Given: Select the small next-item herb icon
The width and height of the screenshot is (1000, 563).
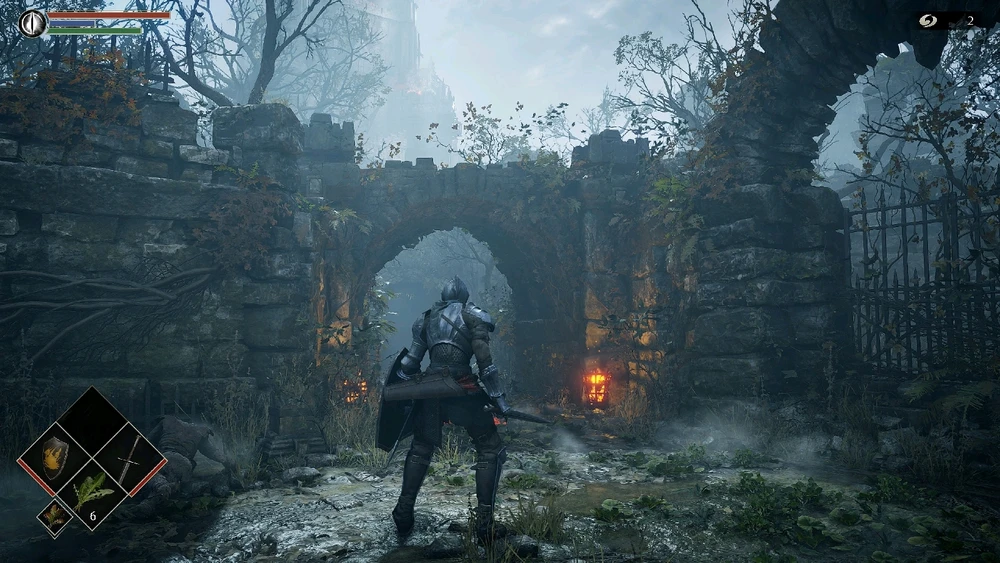Looking at the screenshot, I should click(53, 516).
